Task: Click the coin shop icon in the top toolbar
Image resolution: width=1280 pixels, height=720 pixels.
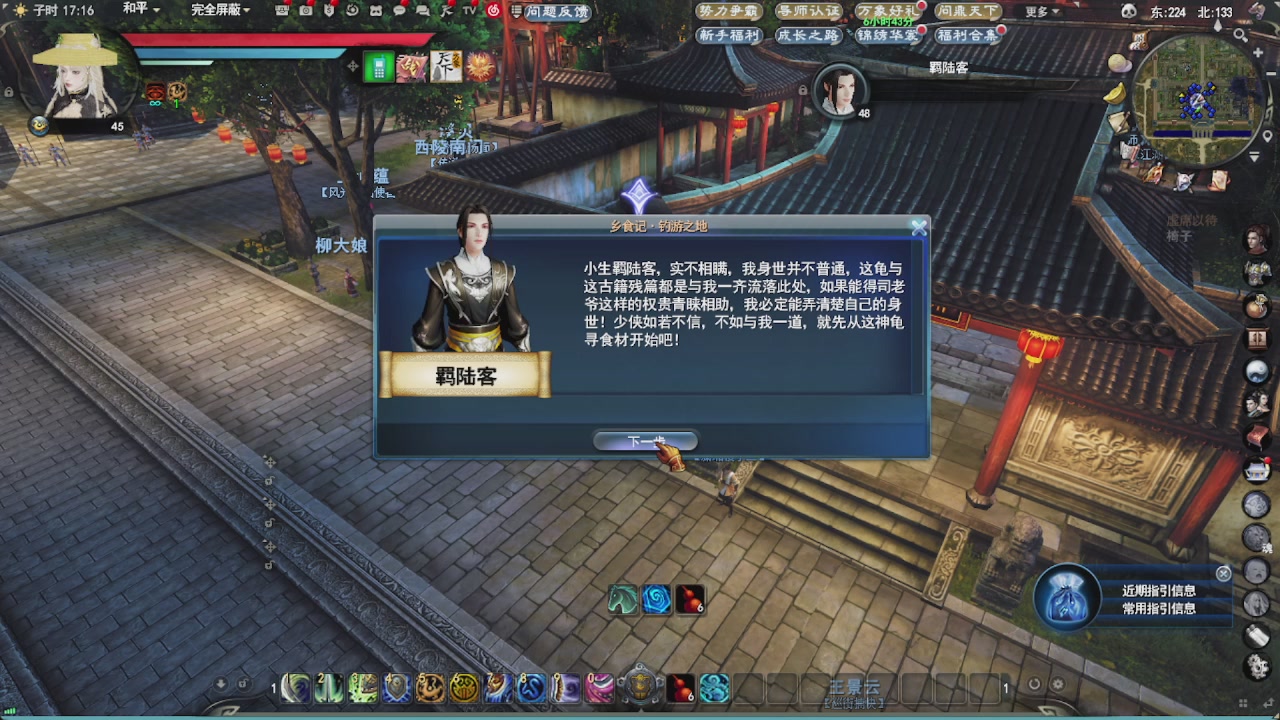Action: 330,11
